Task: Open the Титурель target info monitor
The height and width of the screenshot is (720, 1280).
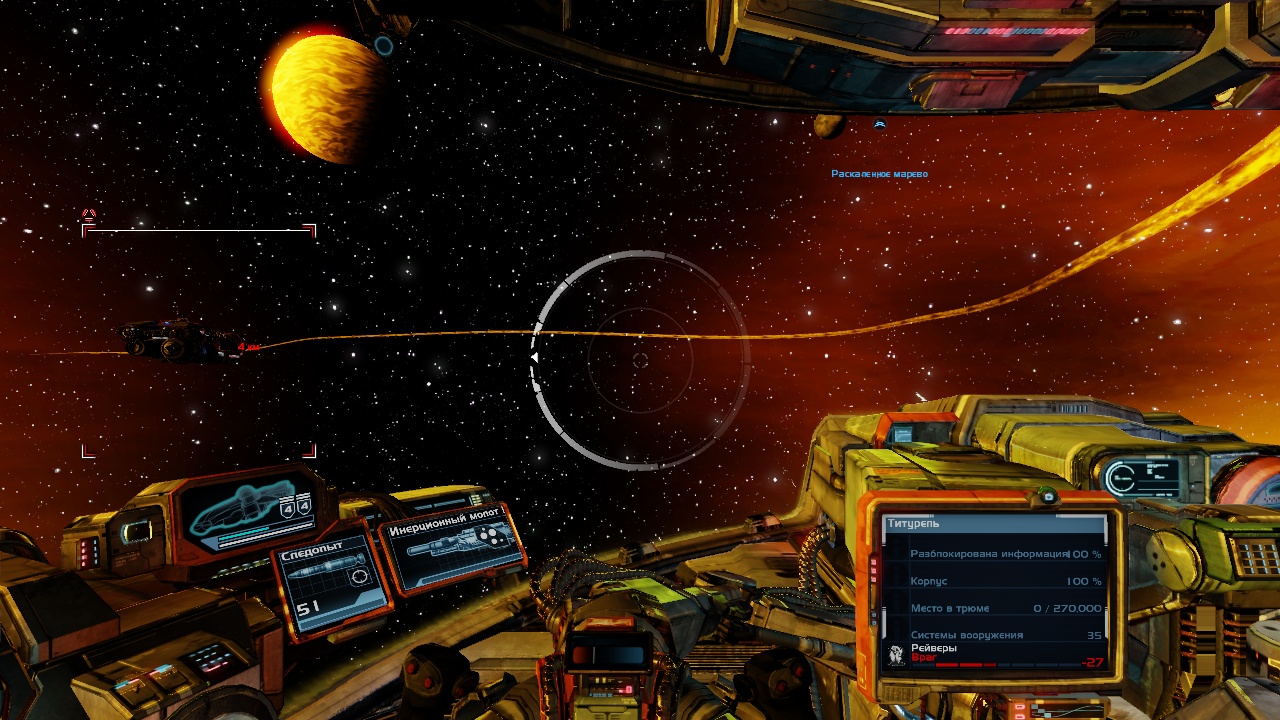Action: click(995, 590)
